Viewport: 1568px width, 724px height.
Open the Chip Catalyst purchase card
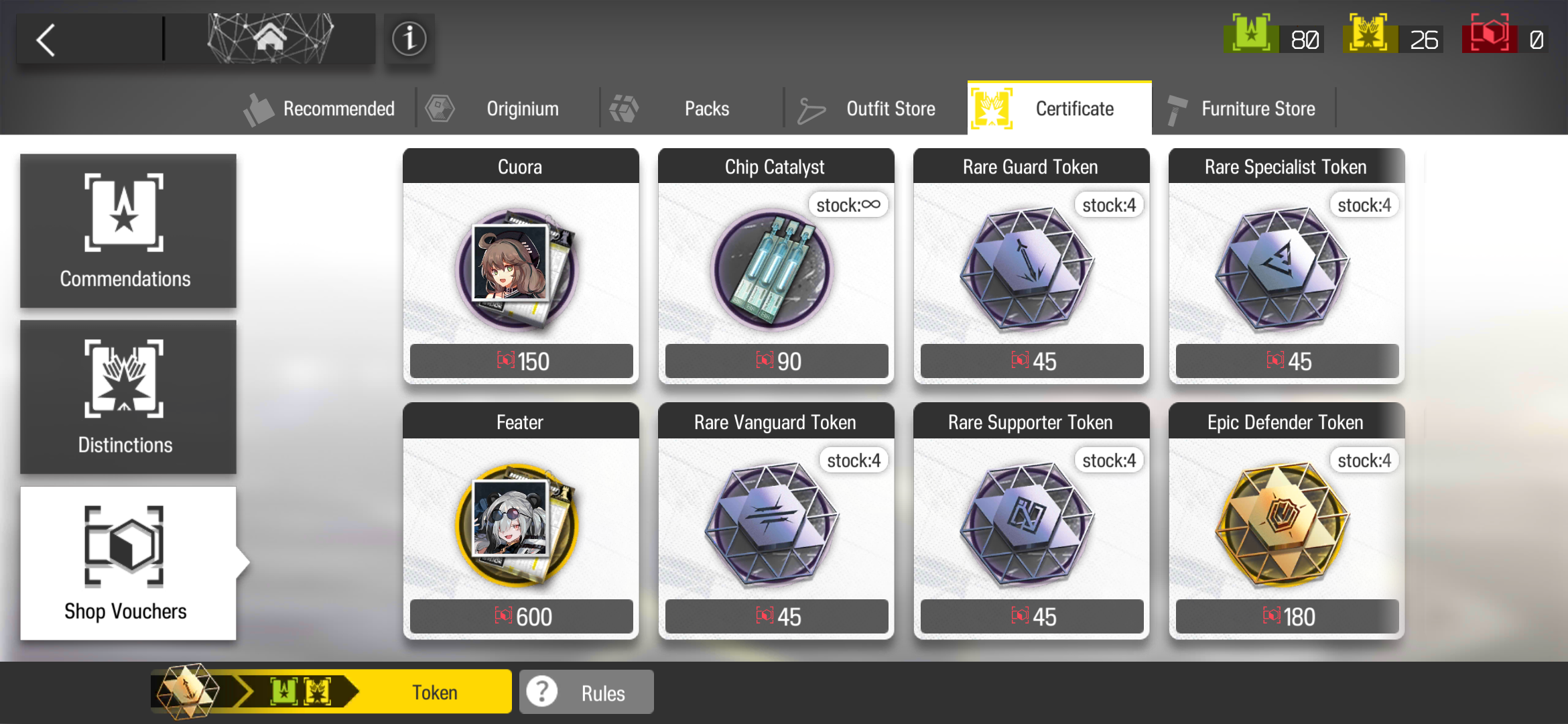point(775,268)
